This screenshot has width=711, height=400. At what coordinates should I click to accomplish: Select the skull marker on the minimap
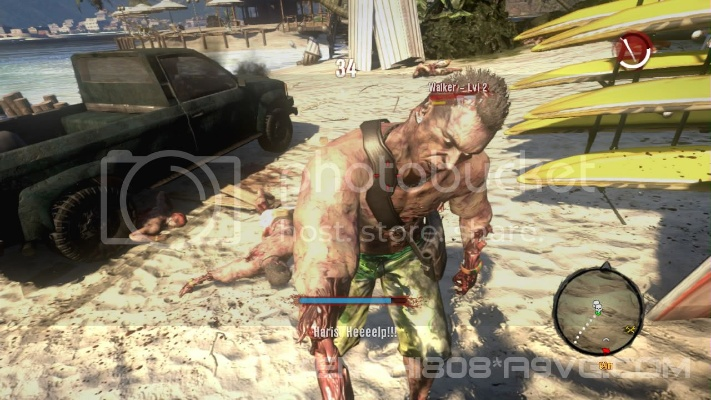[597, 306]
